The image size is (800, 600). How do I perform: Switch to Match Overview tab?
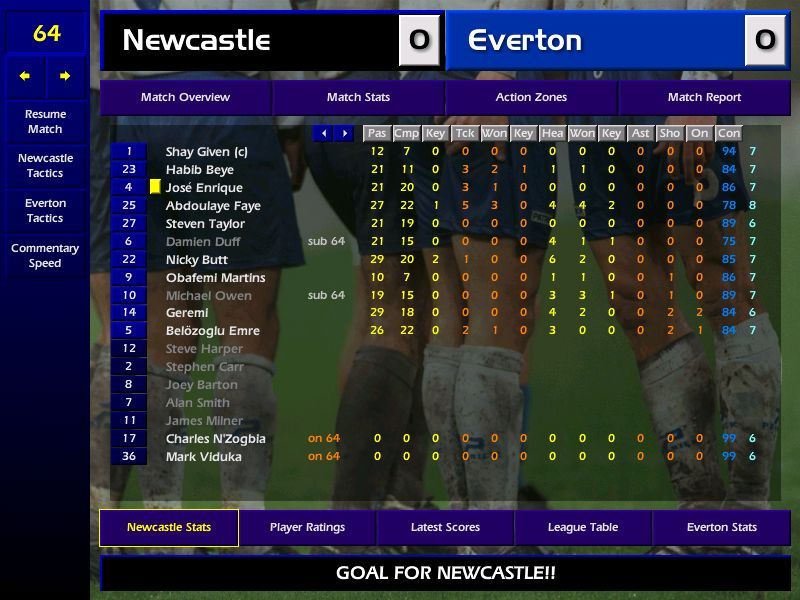tap(185, 97)
